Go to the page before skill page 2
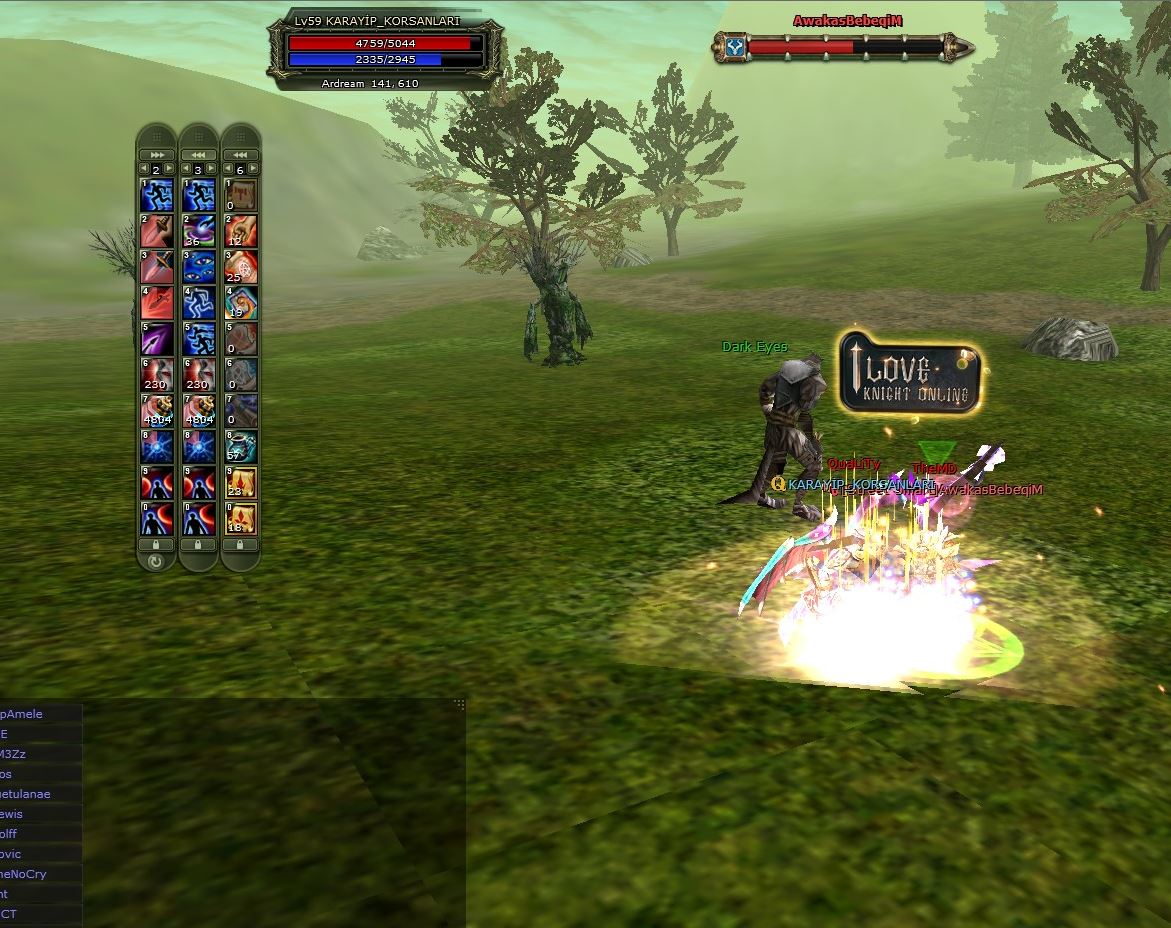The image size is (1171, 928). coord(143,169)
